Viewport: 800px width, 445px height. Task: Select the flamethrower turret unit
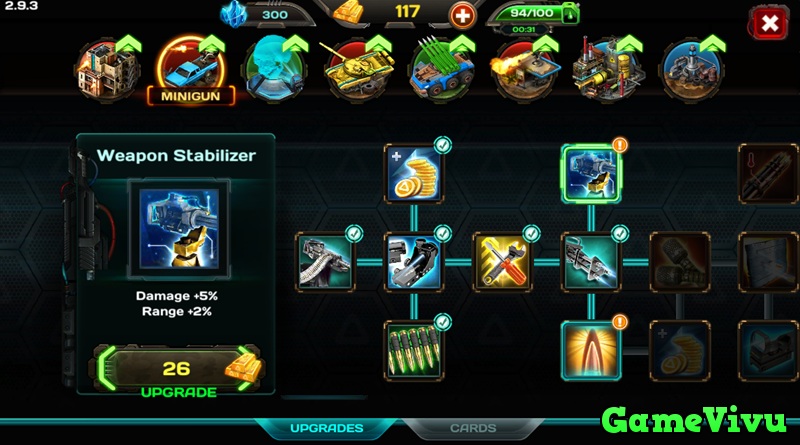pos(519,67)
